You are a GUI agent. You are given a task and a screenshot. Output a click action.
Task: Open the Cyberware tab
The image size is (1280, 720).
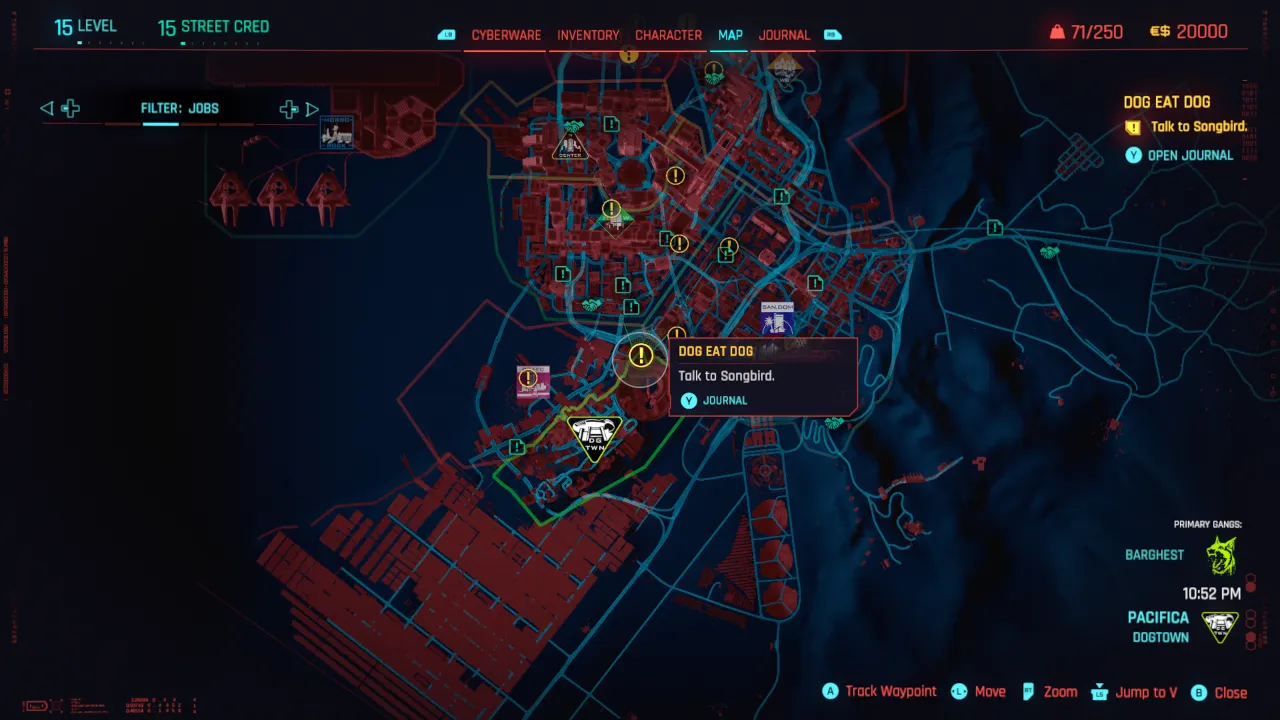[x=505, y=34]
